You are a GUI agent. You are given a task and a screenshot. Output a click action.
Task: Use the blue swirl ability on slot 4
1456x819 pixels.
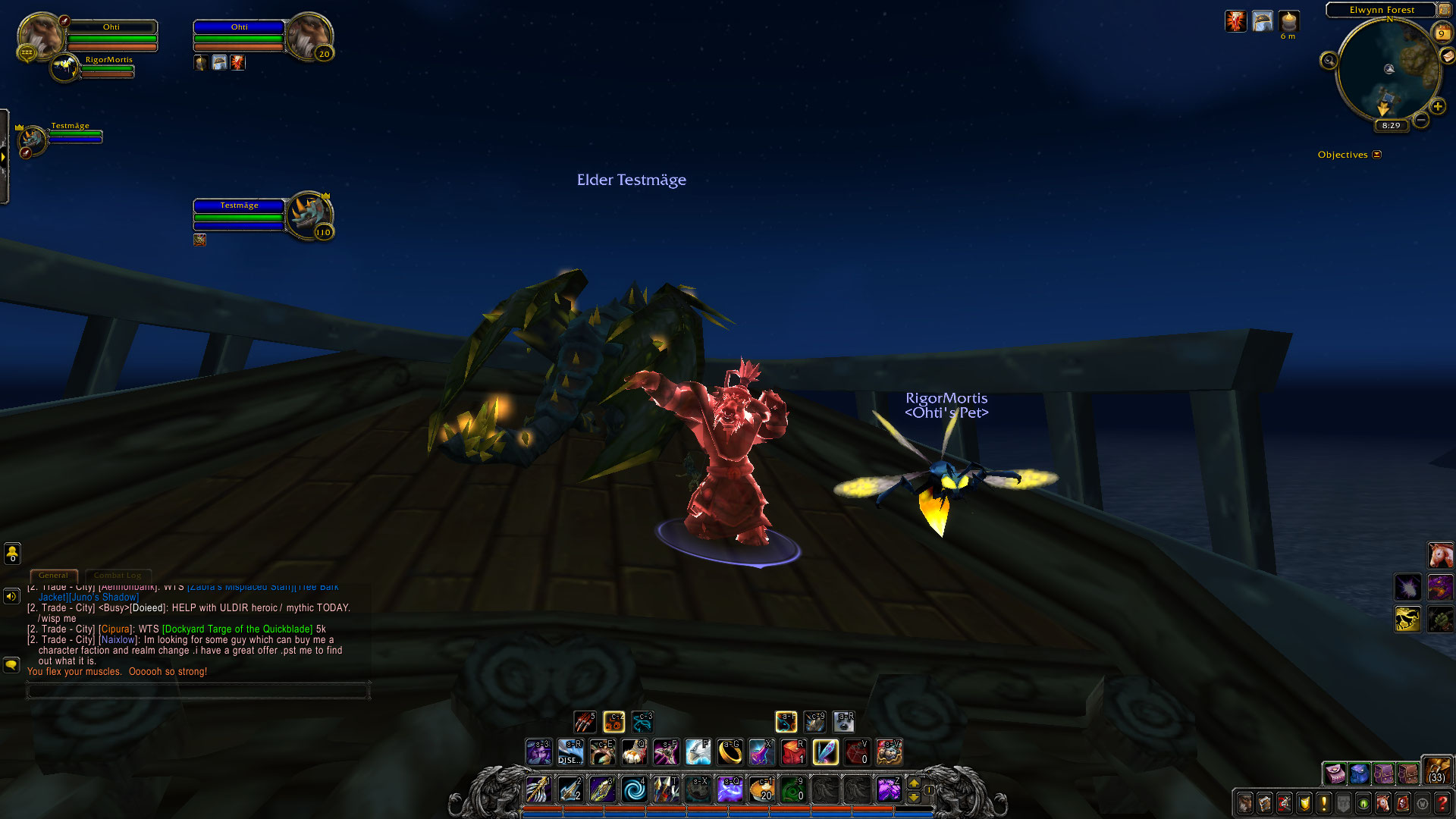point(634,789)
